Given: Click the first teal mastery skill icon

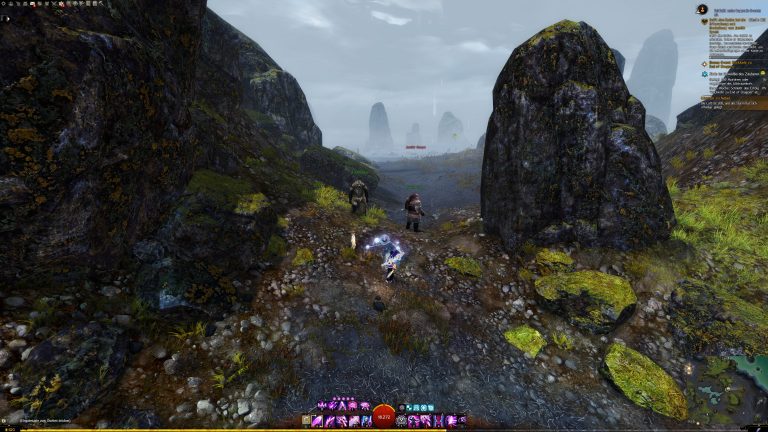Looking at the screenshot, I should click(x=408, y=408).
